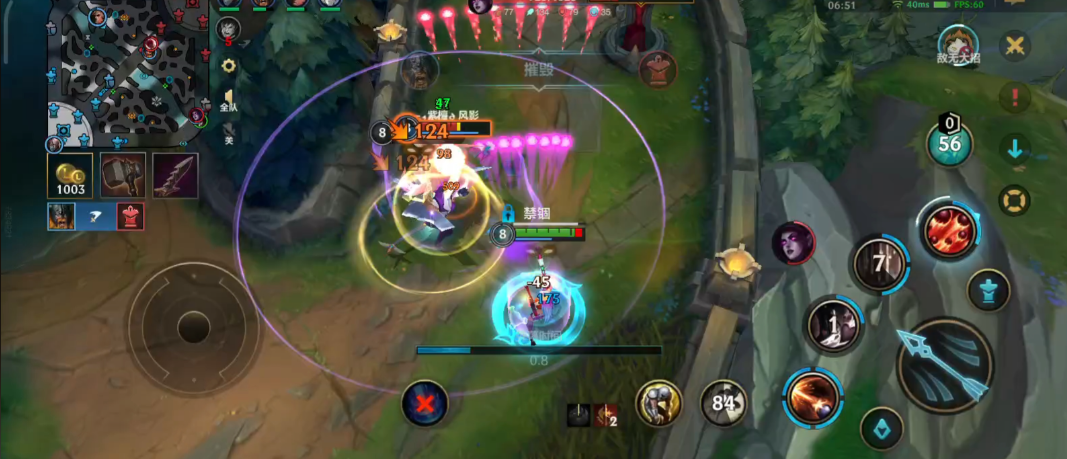
Task: Activate the red orb ultimate ability
Action: (x=949, y=228)
